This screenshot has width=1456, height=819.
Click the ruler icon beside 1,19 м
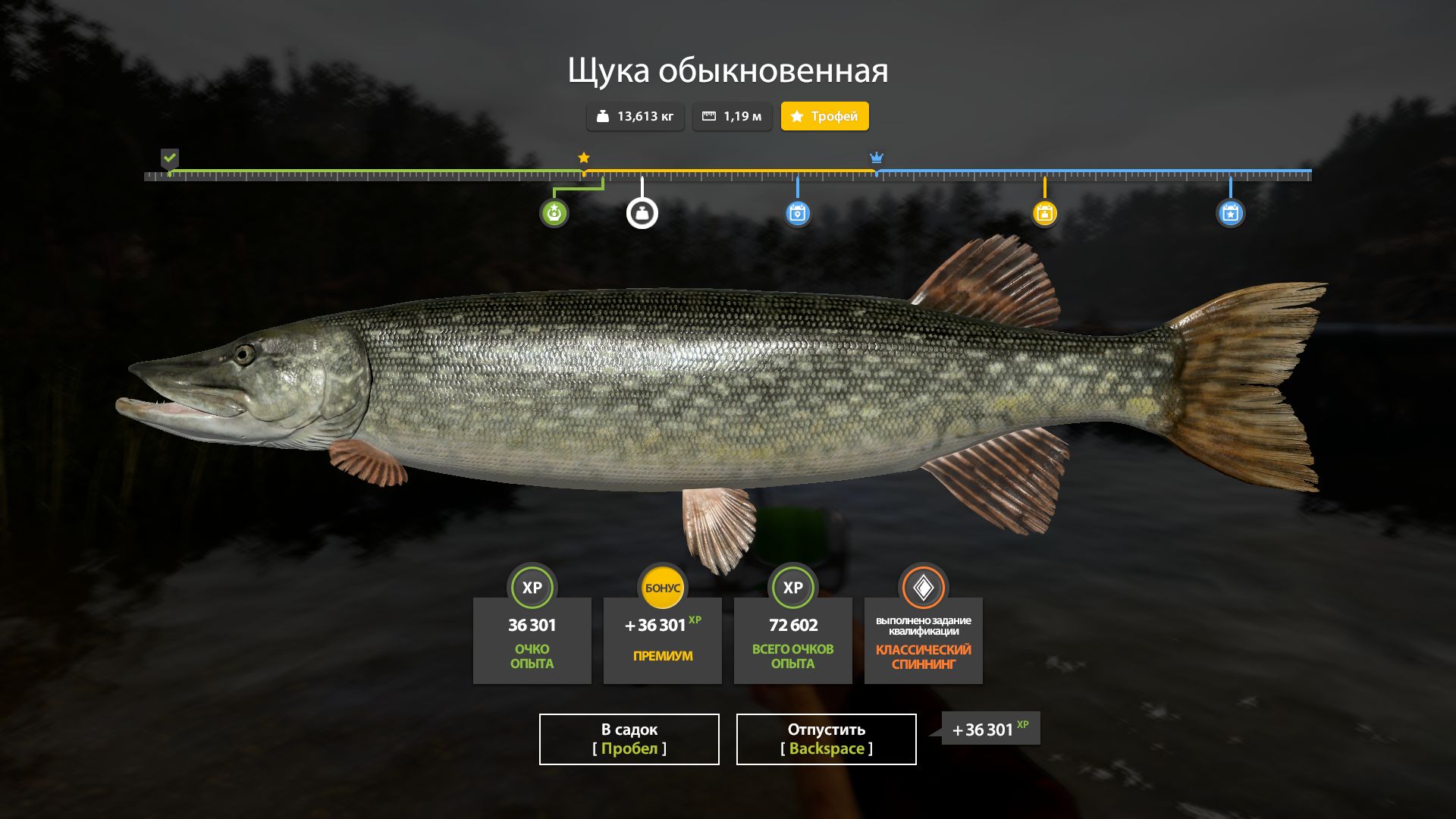pos(710,116)
